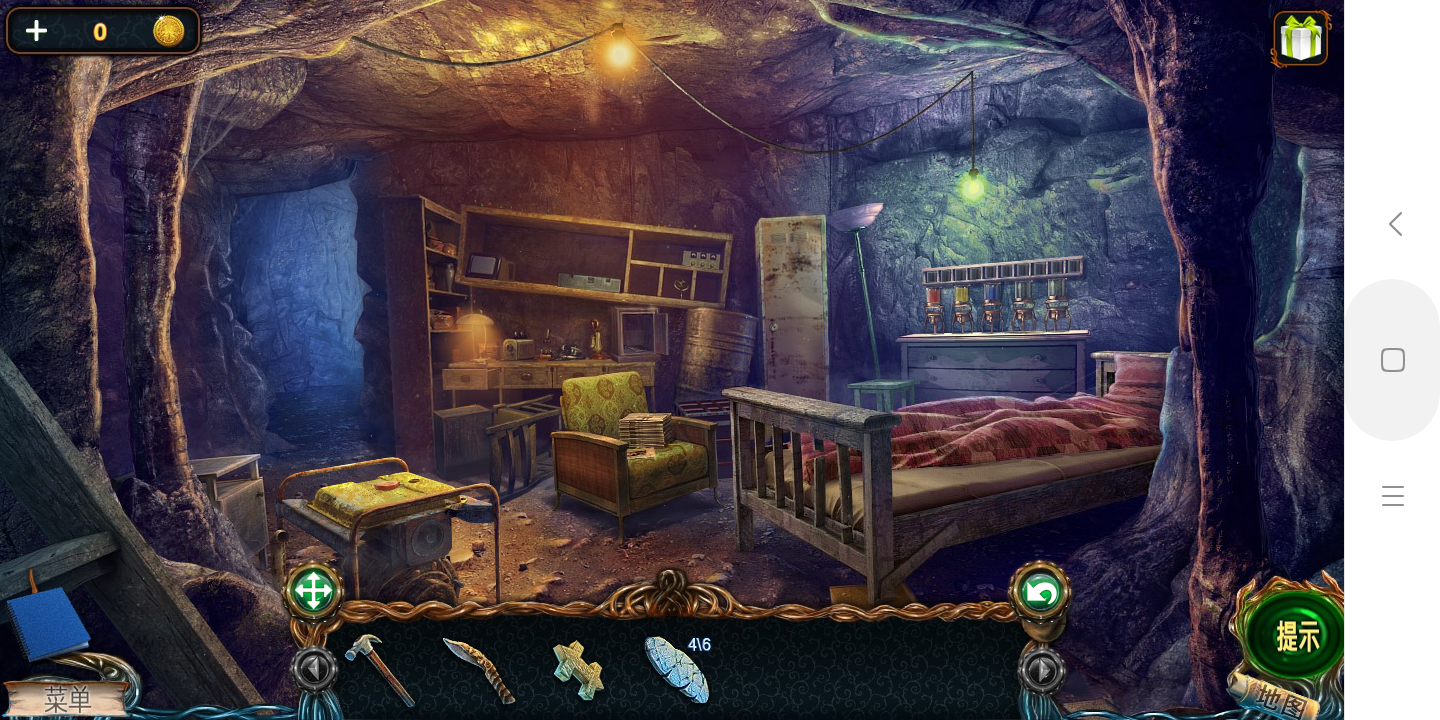Screen dimensions: 1440x720
Task: Click the green four-arrow move button
Action: [x=313, y=592]
